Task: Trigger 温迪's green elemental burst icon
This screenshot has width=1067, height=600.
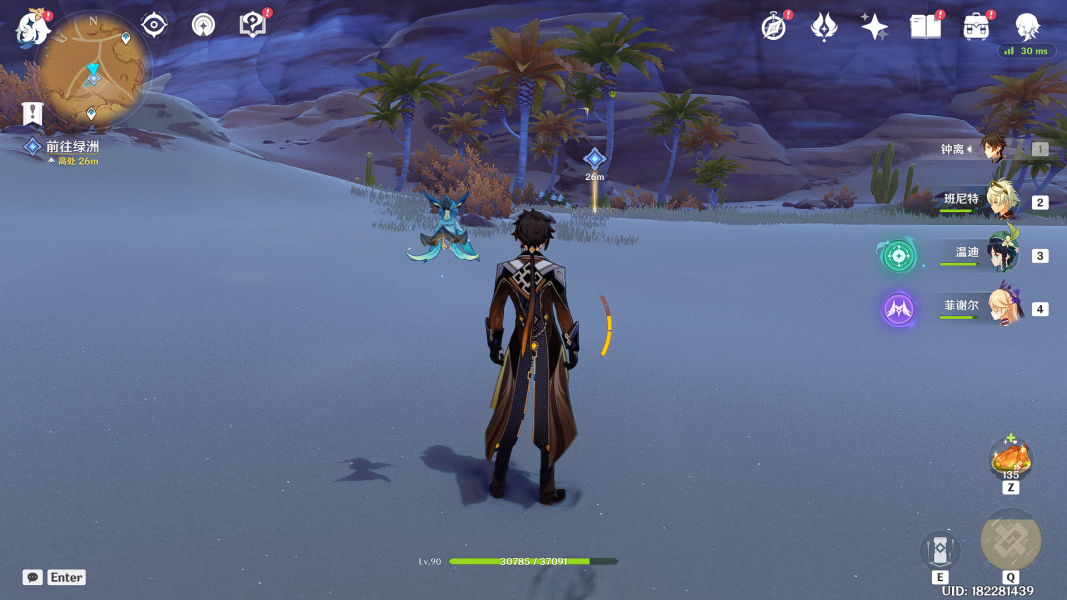Action: point(898,255)
